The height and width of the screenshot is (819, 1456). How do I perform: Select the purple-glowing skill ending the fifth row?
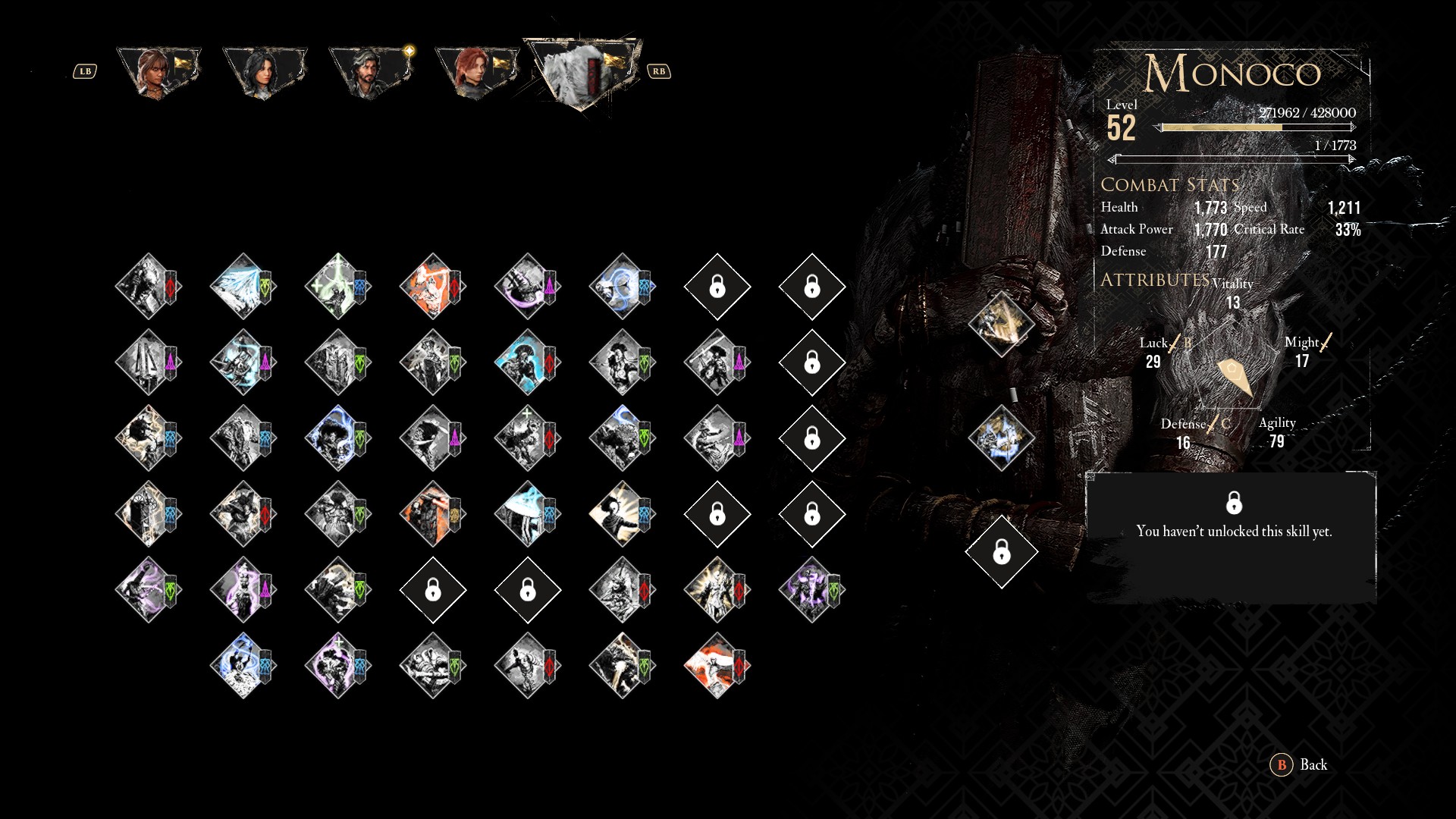tap(811, 590)
